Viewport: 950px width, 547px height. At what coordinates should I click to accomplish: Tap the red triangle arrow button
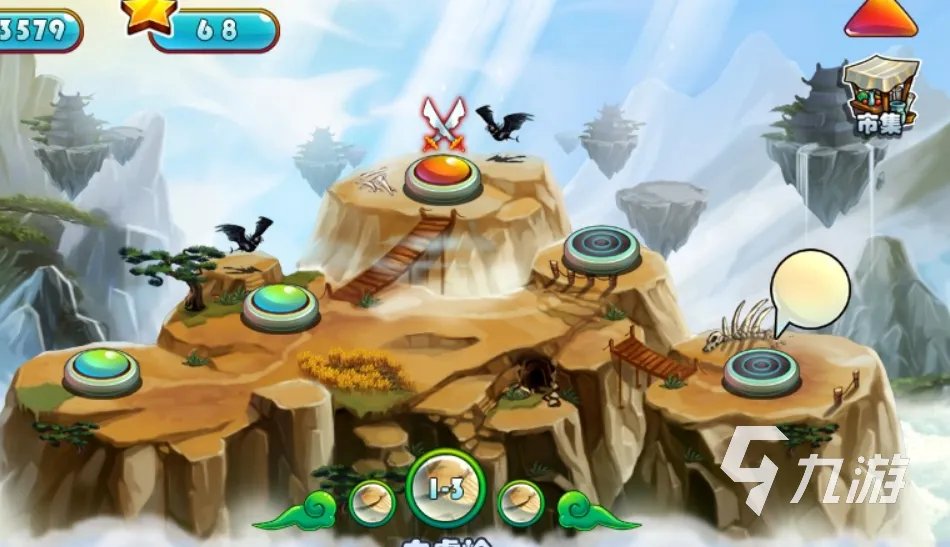(880, 18)
